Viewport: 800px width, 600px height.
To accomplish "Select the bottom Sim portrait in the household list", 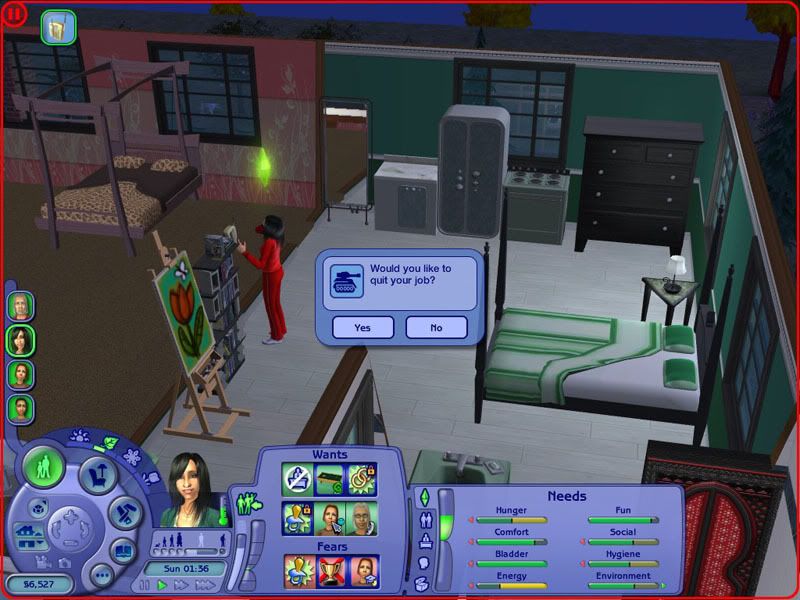I will (20, 408).
